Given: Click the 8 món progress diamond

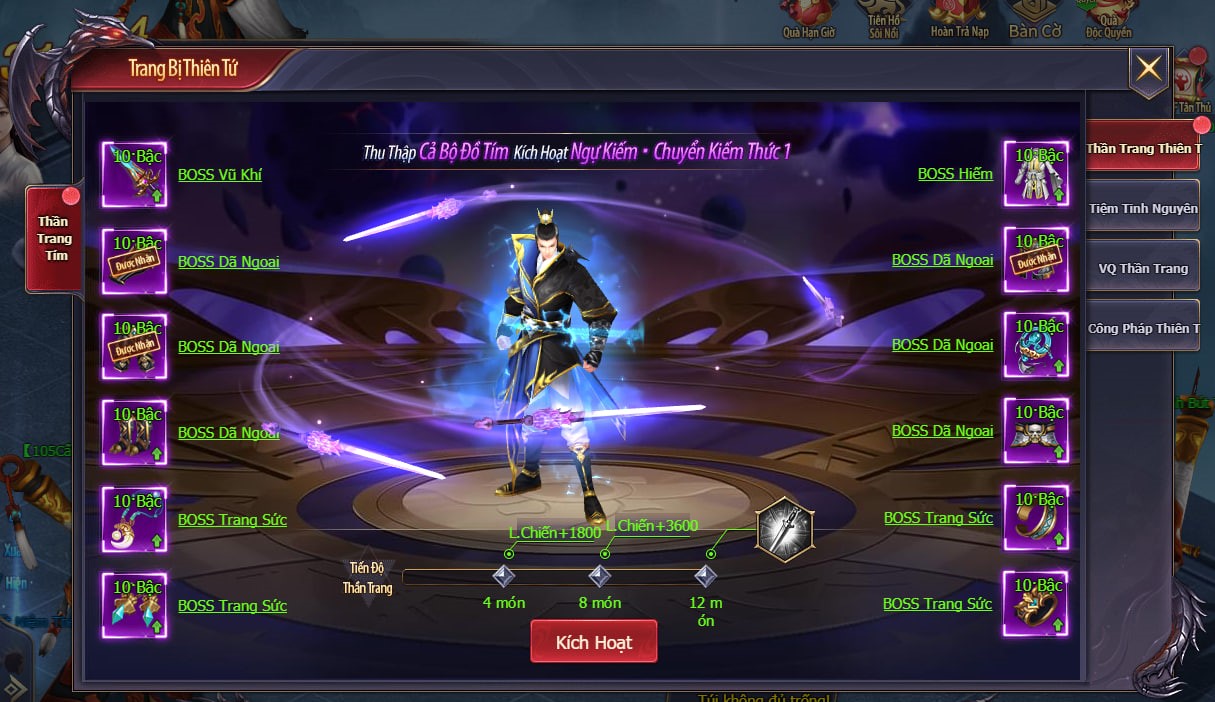Looking at the screenshot, I should point(600,576).
